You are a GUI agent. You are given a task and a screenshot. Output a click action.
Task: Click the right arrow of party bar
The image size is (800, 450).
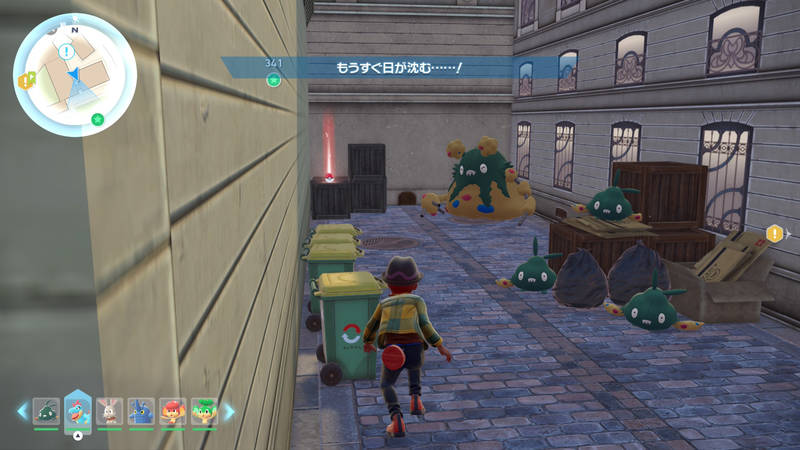228,411
